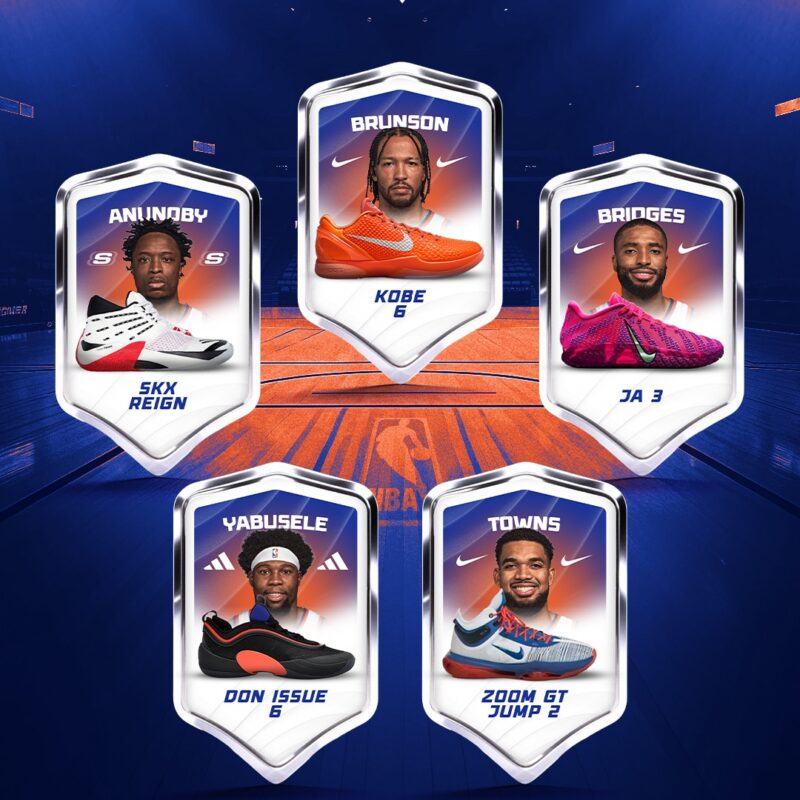This screenshot has height=800, width=800.
Task: Select the Towns Zoom GT Jump 2 card
Action: 524,615
